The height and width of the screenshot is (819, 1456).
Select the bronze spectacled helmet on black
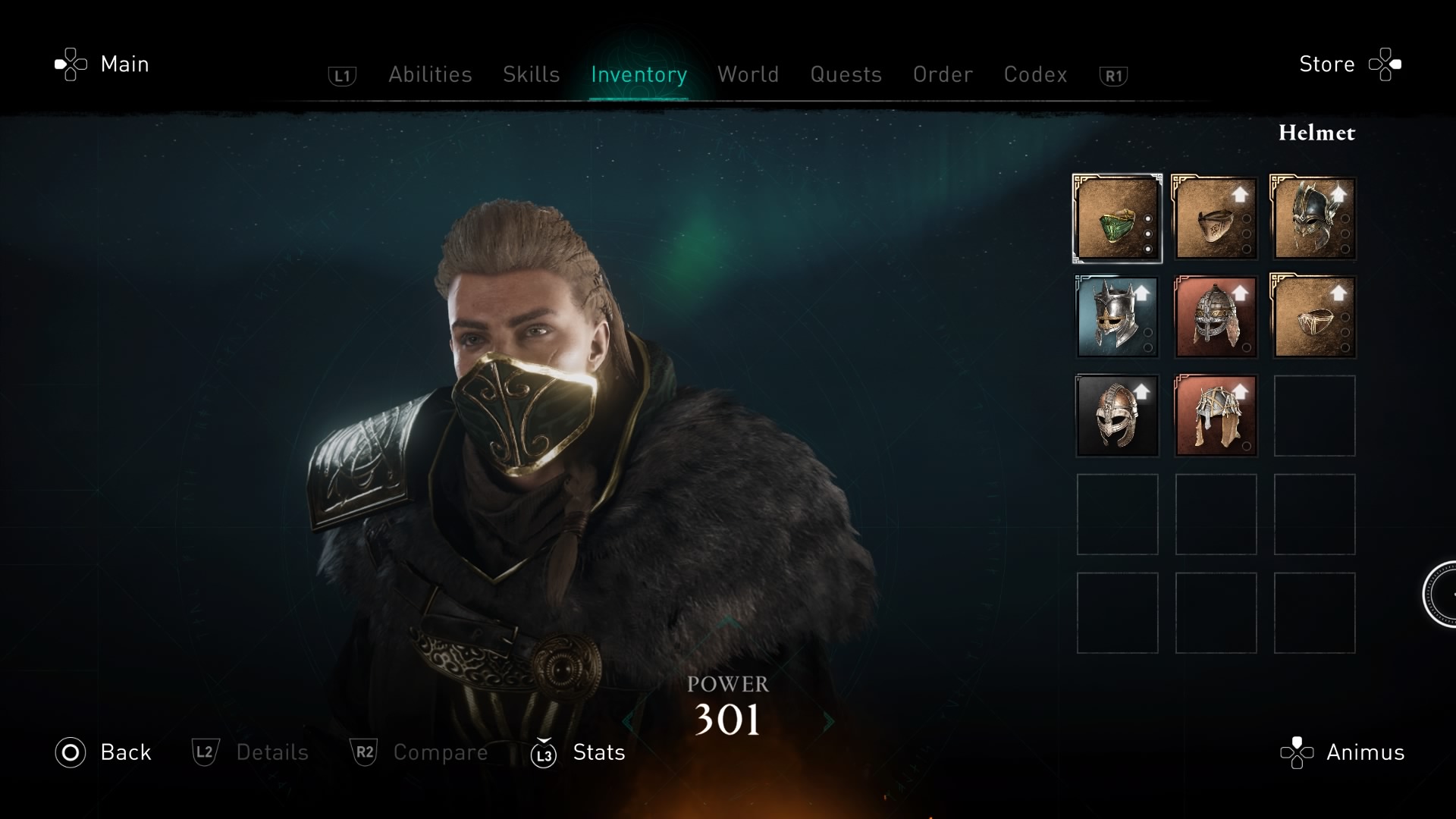pyautogui.click(x=1117, y=416)
